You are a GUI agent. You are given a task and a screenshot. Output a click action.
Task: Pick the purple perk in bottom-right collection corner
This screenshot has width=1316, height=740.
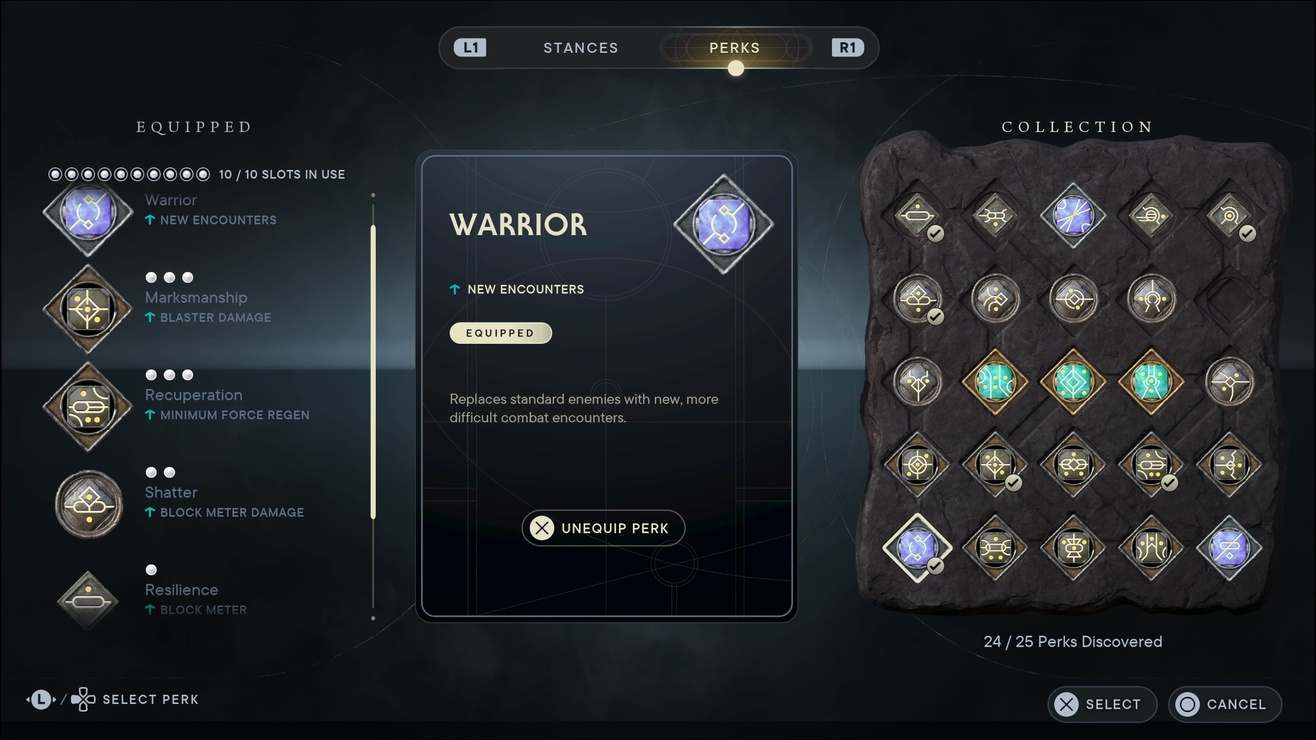click(x=1229, y=548)
